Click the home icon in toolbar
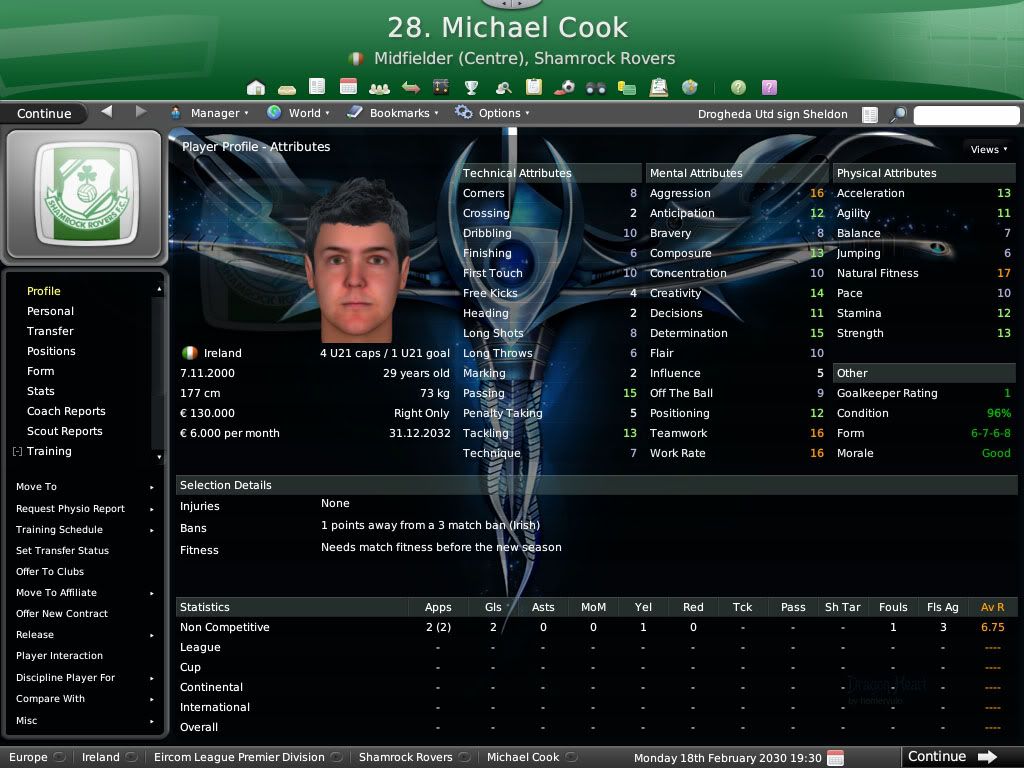This screenshot has height=768, width=1024. tap(256, 87)
